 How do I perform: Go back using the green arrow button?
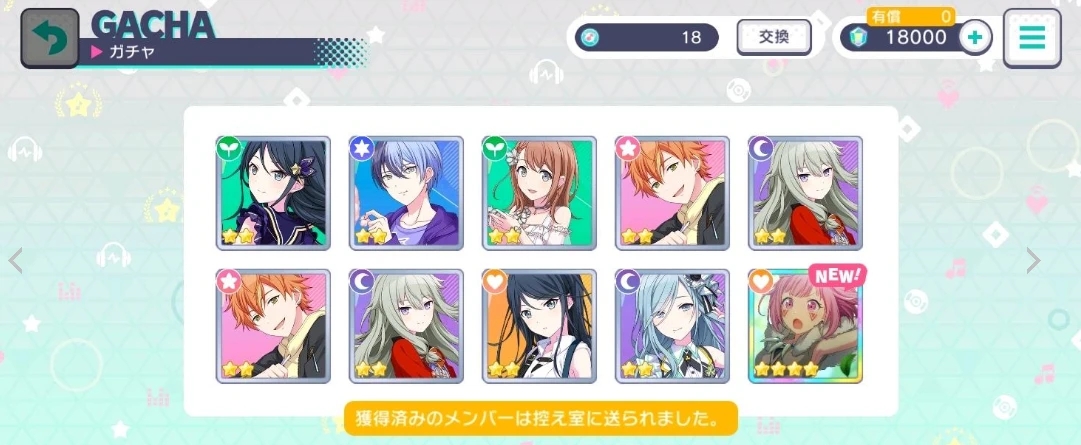(50, 39)
